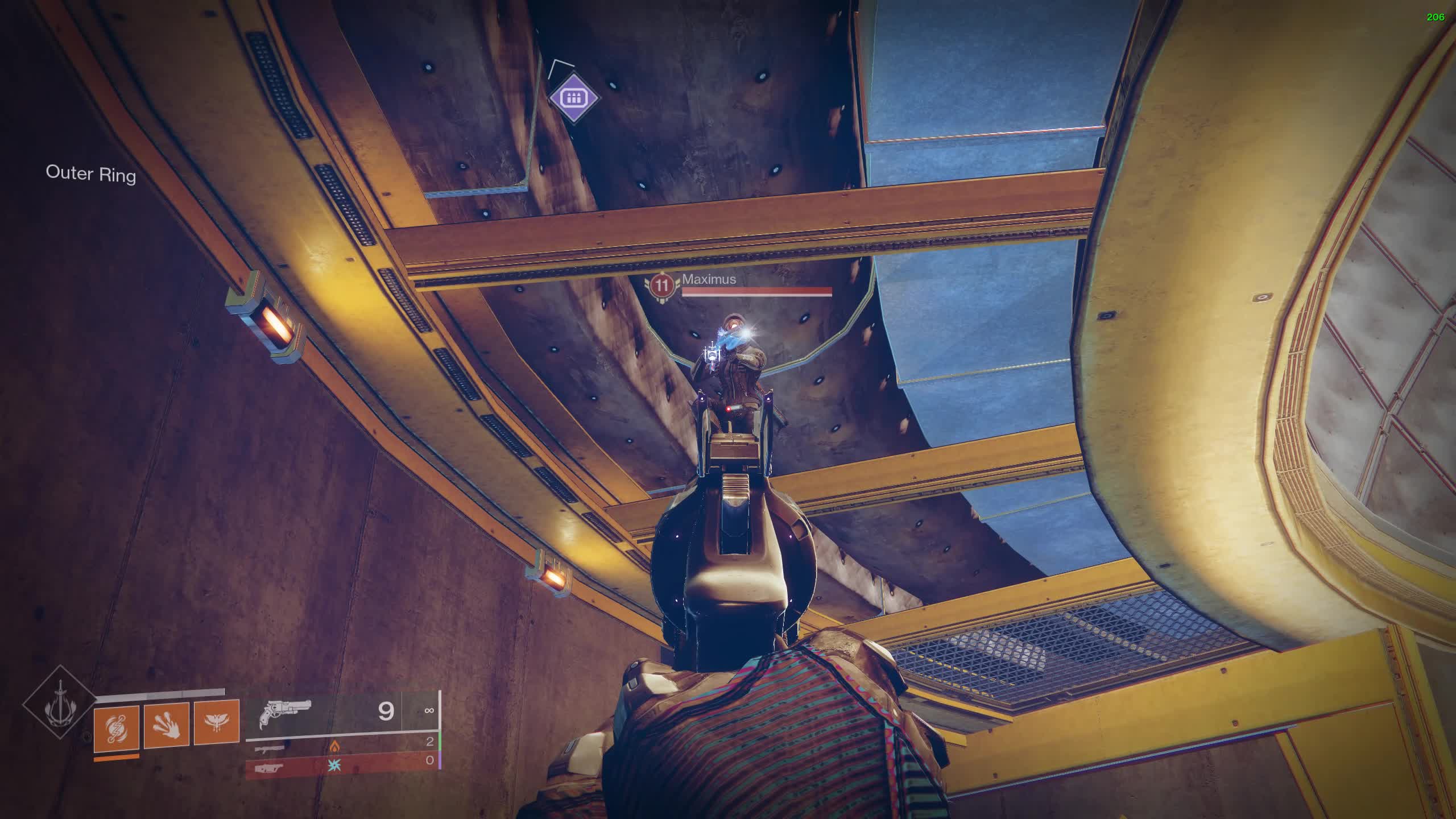Viewport: 1456px width, 819px height.
Task: Trigger the winged class ability icon
Action: coord(217,723)
